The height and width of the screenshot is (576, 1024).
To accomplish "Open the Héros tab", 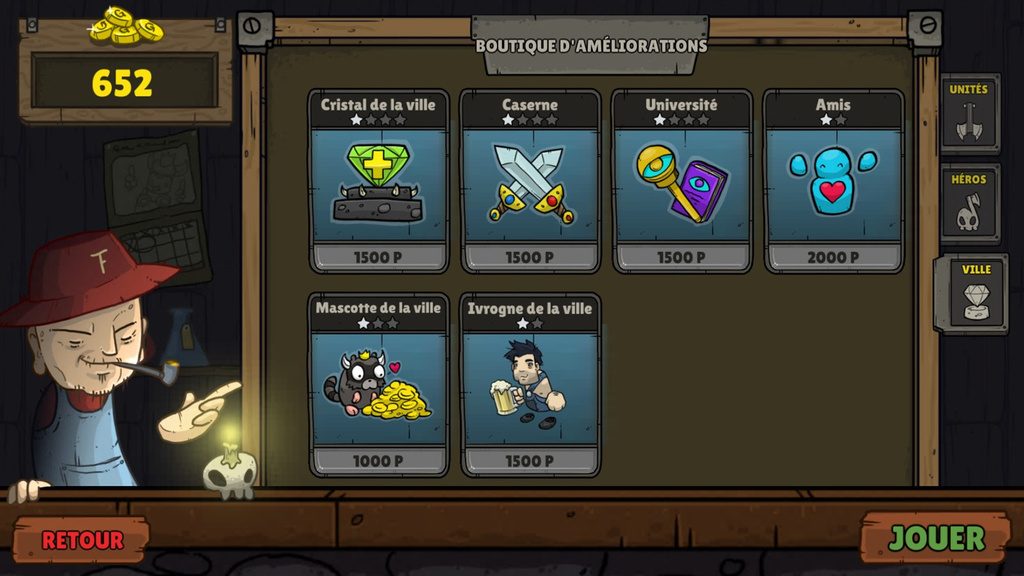I will tap(968, 204).
